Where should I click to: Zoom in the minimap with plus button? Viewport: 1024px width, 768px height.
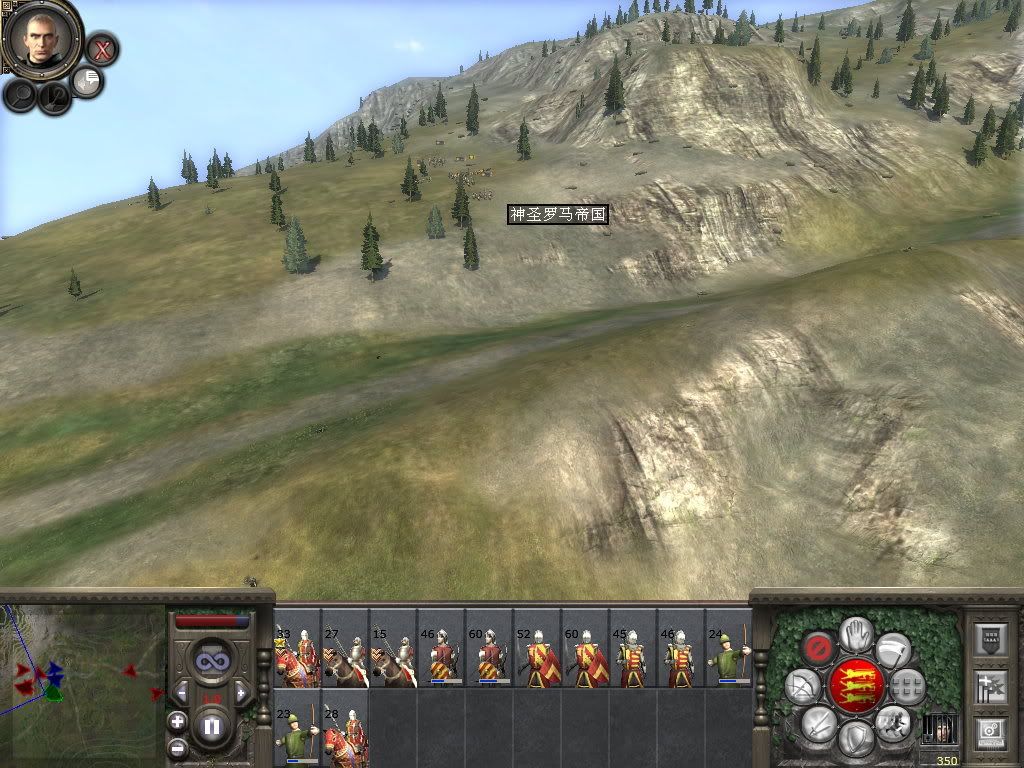[x=177, y=721]
